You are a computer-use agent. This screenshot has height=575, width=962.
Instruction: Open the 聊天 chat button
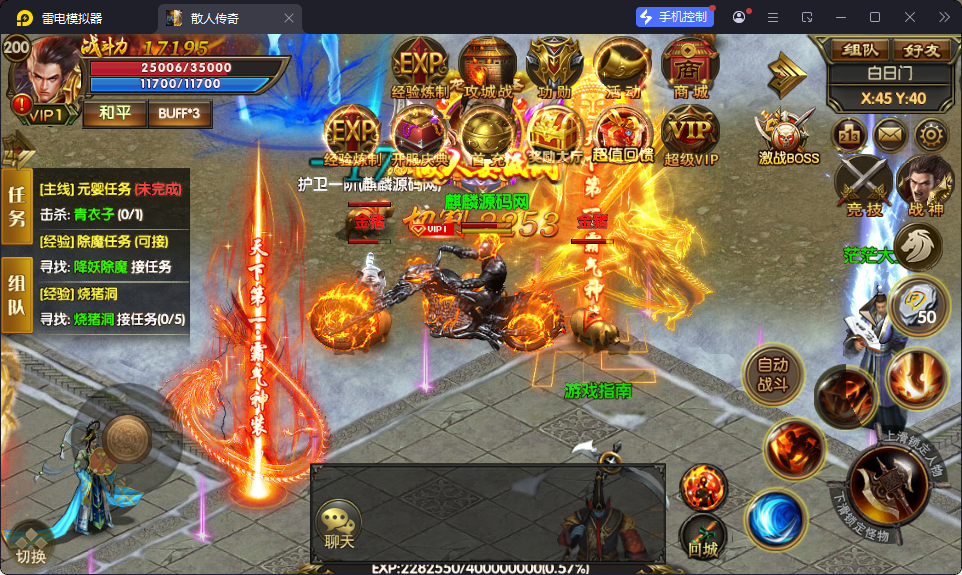pyautogui.click(x=339, y=525)
